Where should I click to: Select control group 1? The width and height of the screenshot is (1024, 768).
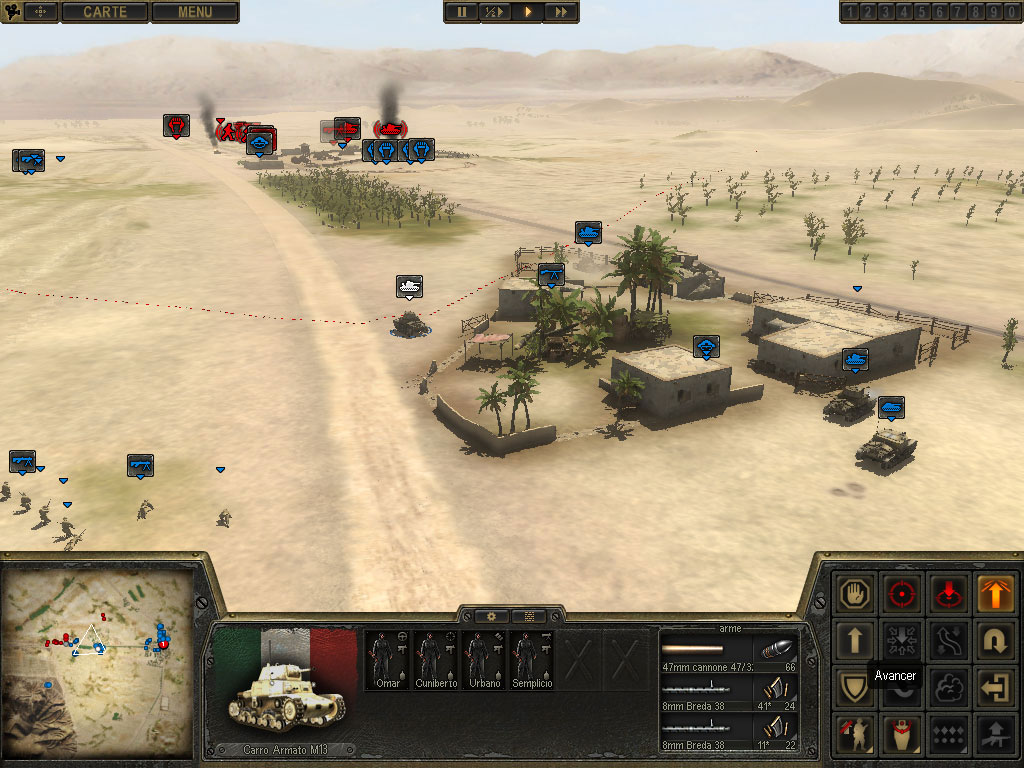(849, 12)
